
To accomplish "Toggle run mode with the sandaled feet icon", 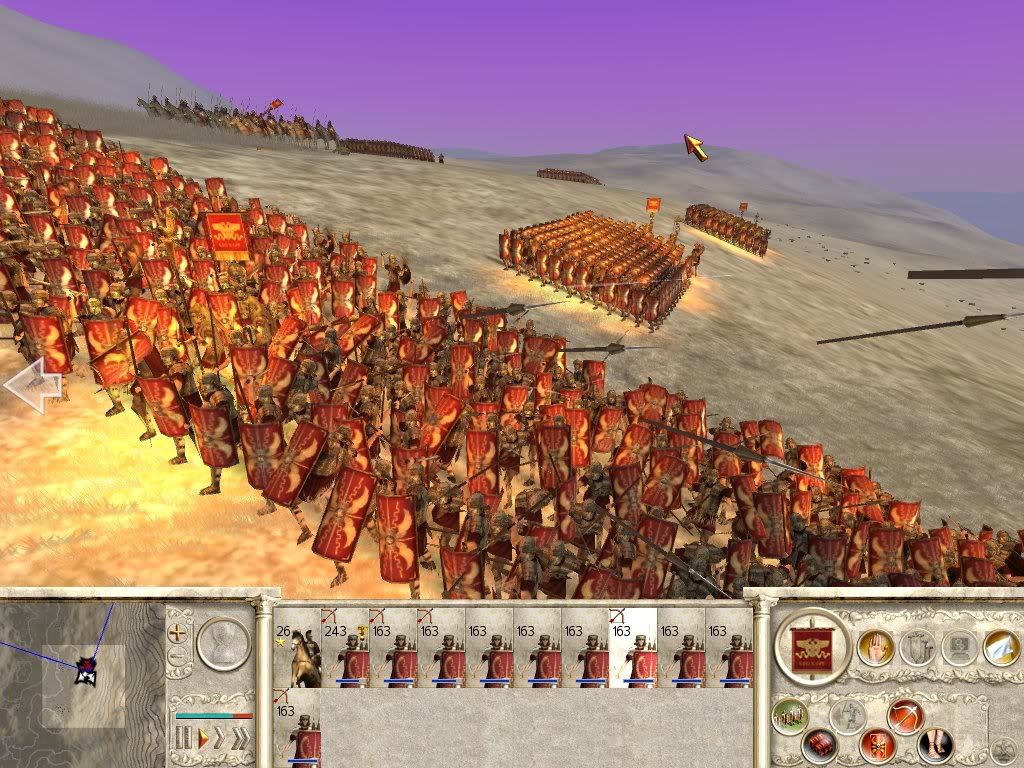I will 935,745.
